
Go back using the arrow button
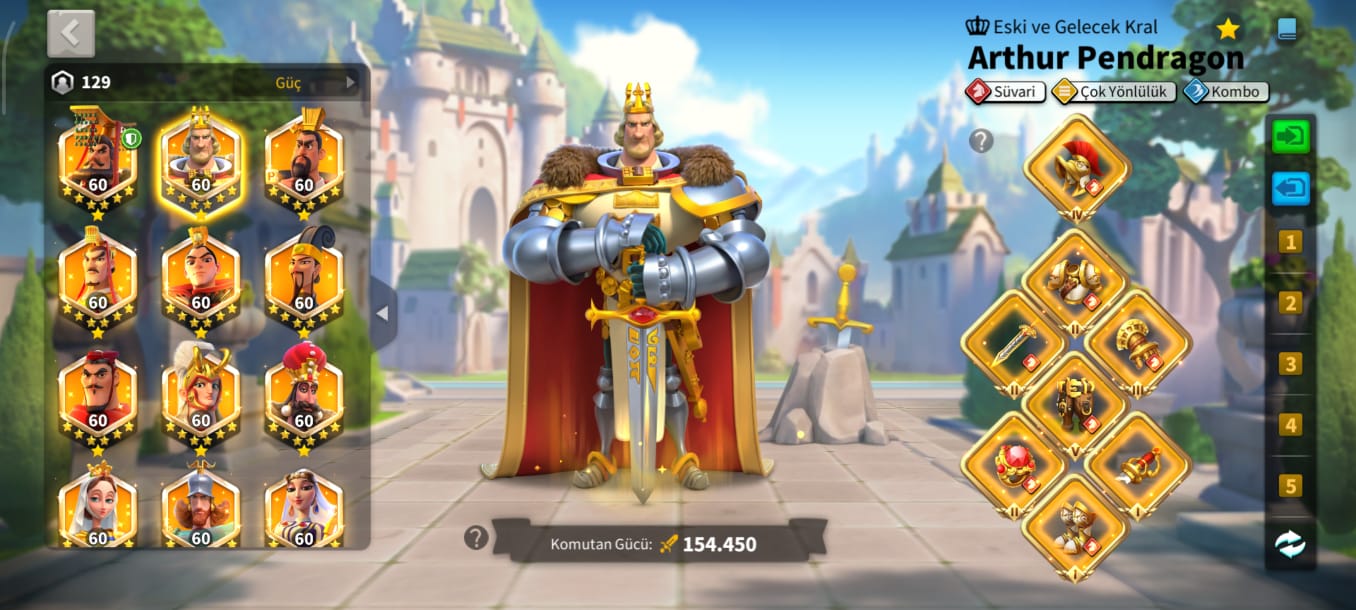pos(70,33)
